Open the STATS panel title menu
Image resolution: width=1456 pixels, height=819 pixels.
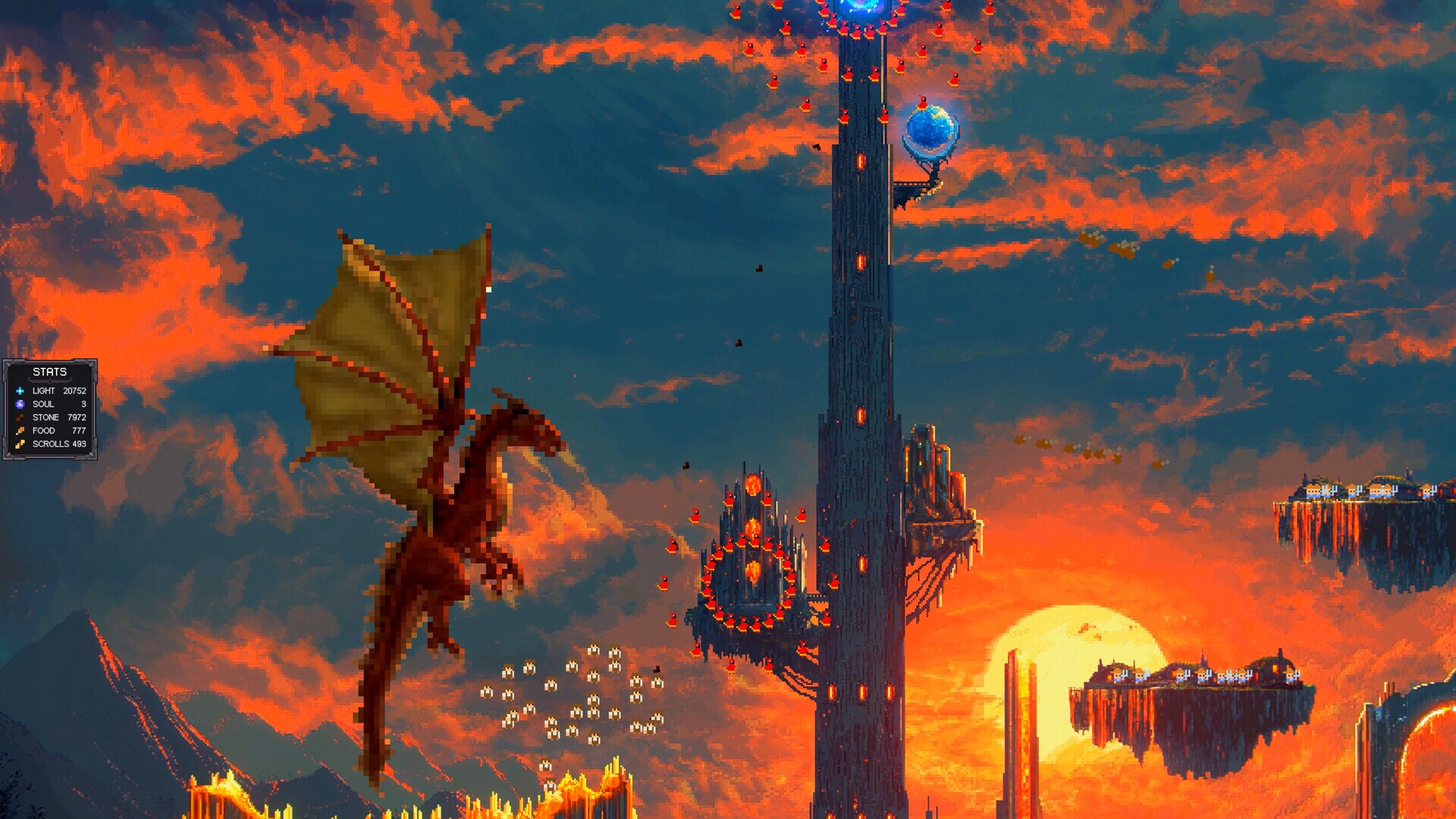[x=49, y=371]
